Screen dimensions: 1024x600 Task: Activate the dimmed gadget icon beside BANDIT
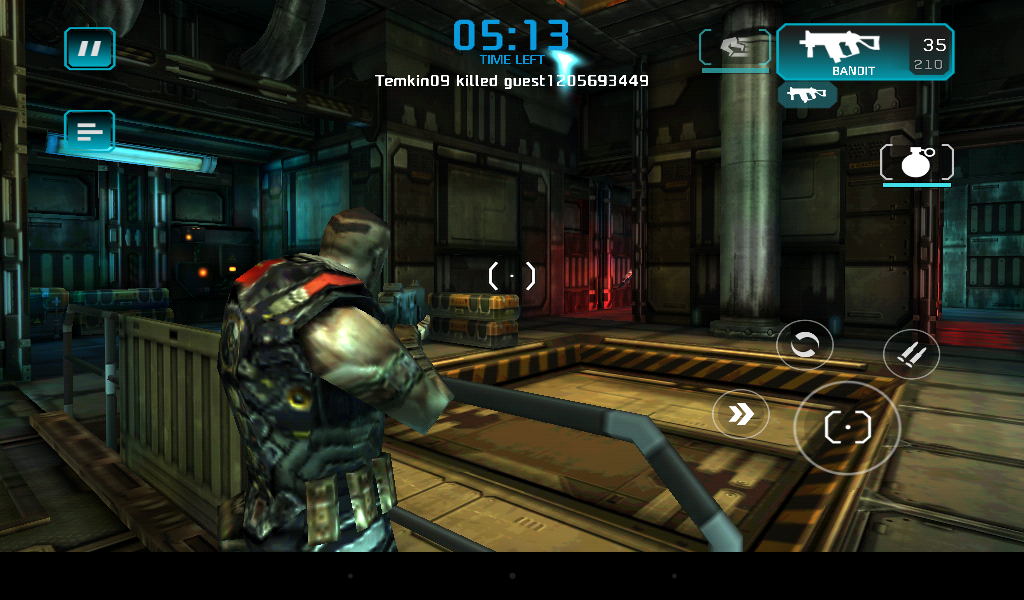pos(735,48)
